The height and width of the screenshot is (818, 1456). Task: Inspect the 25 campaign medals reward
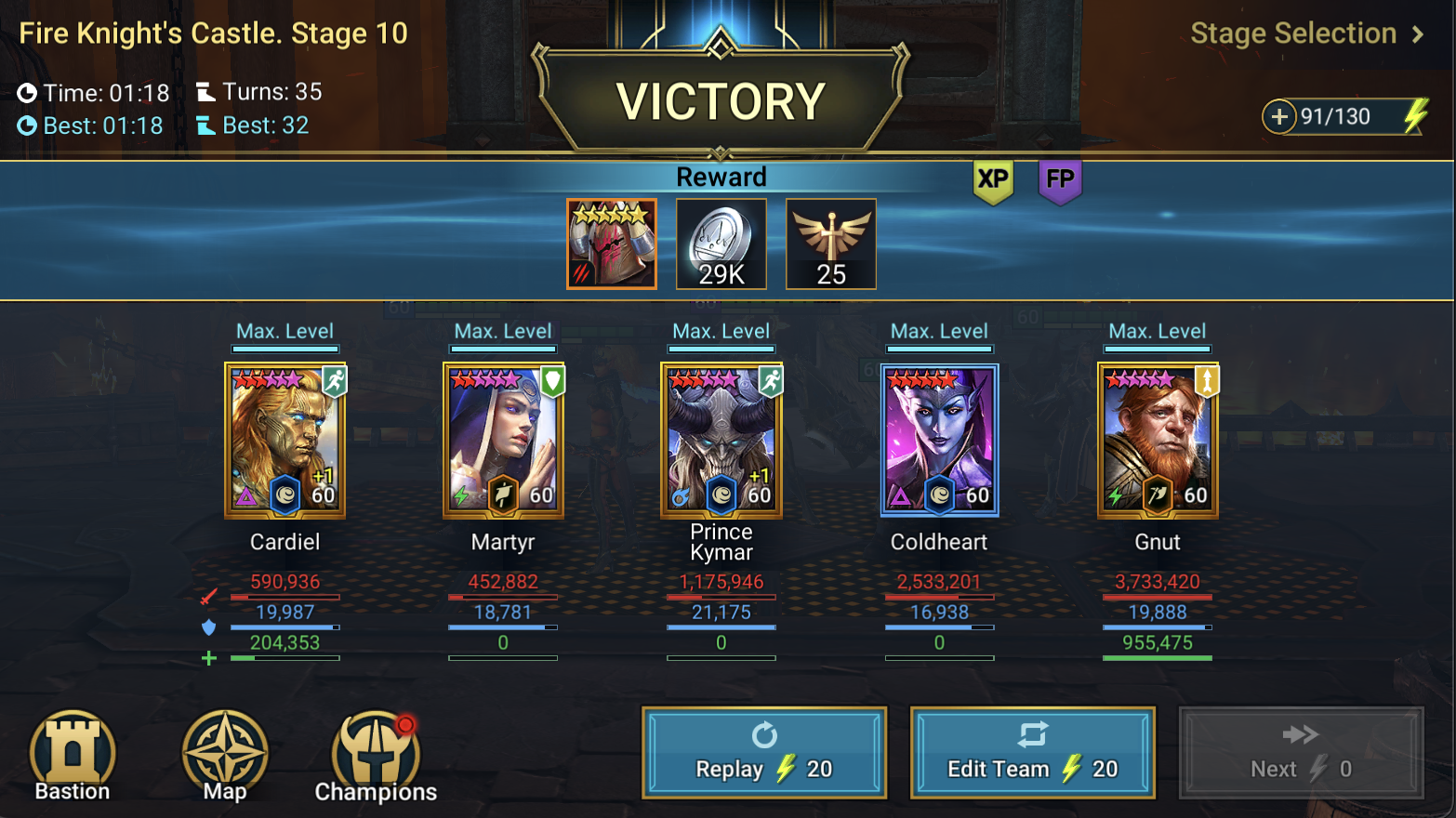click(x=830, y=244)
